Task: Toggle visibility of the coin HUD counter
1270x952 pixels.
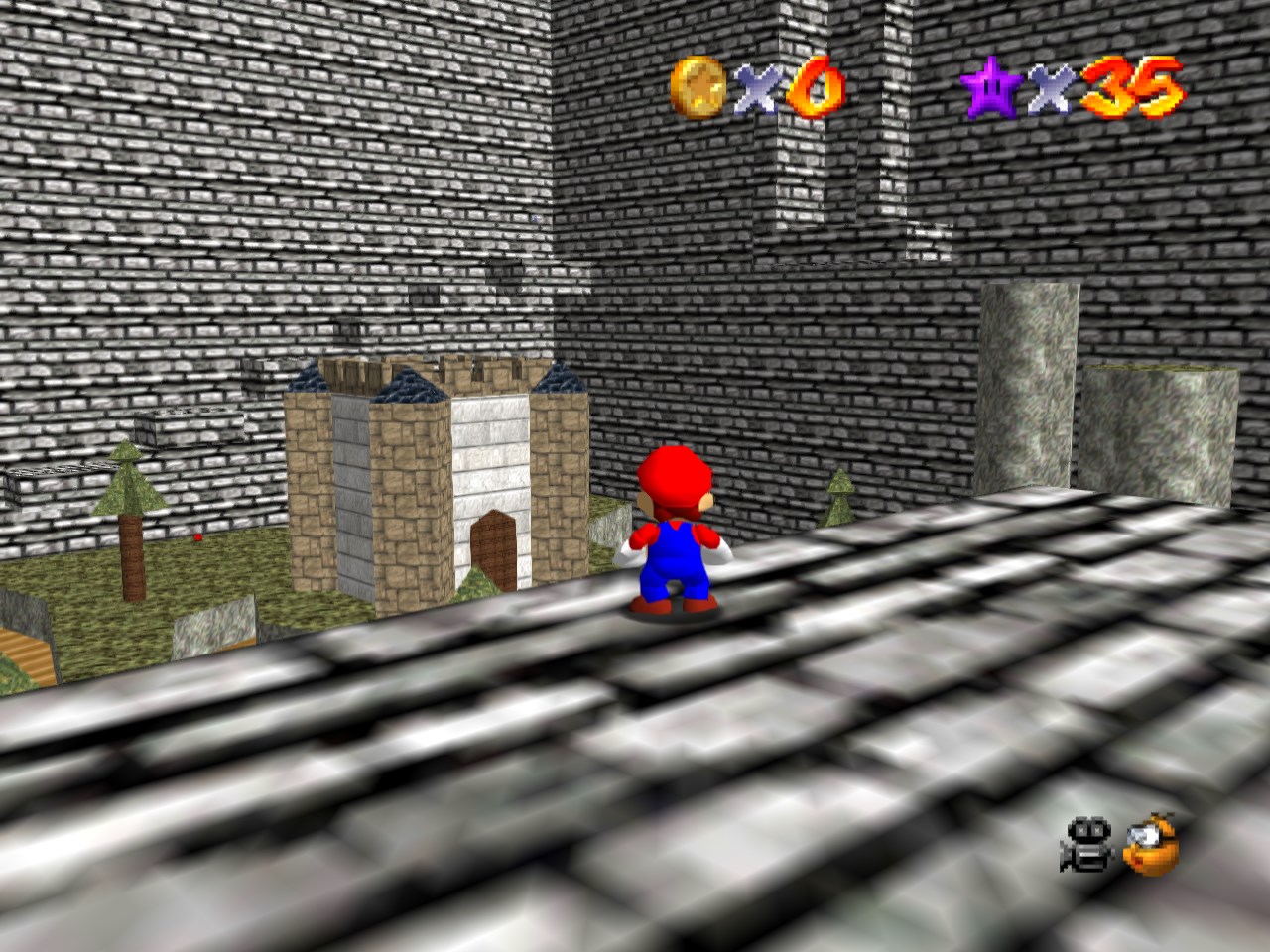Action: (699, 85)
